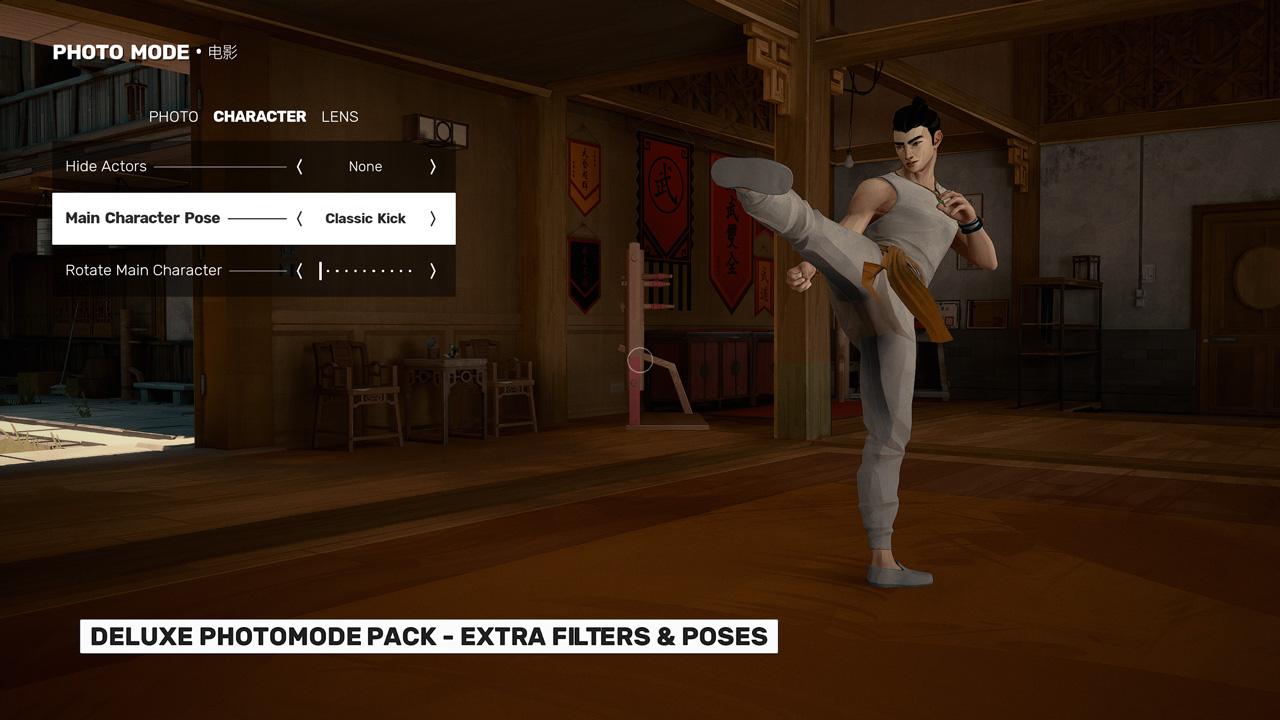The image size is (1280, 720).
Task: Click the slider position marker on rotation control
Action: 322,270
